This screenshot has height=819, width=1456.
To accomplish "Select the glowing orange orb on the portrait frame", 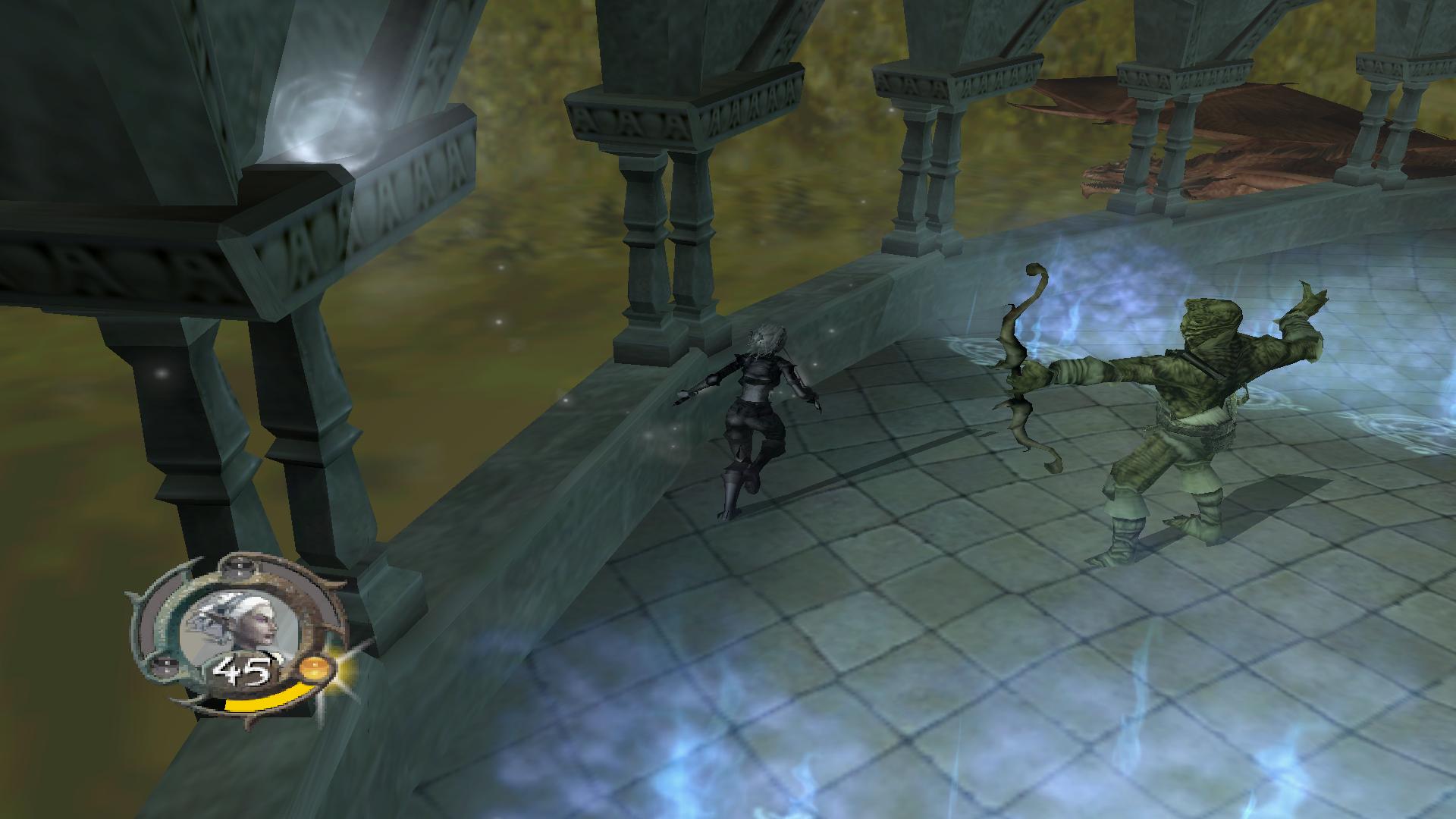I will click(315, 669).
